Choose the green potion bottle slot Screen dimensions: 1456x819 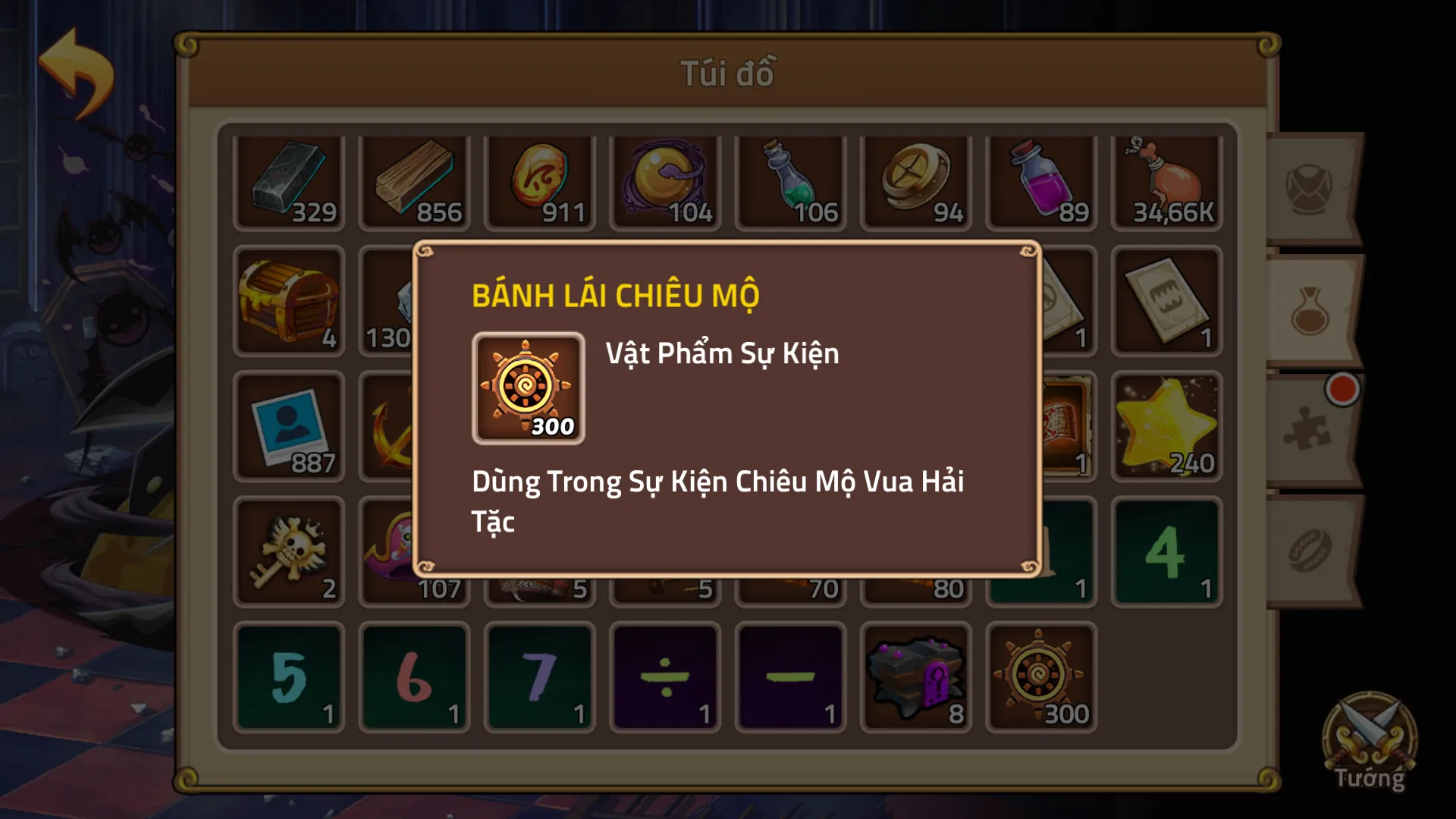(790, 182)
